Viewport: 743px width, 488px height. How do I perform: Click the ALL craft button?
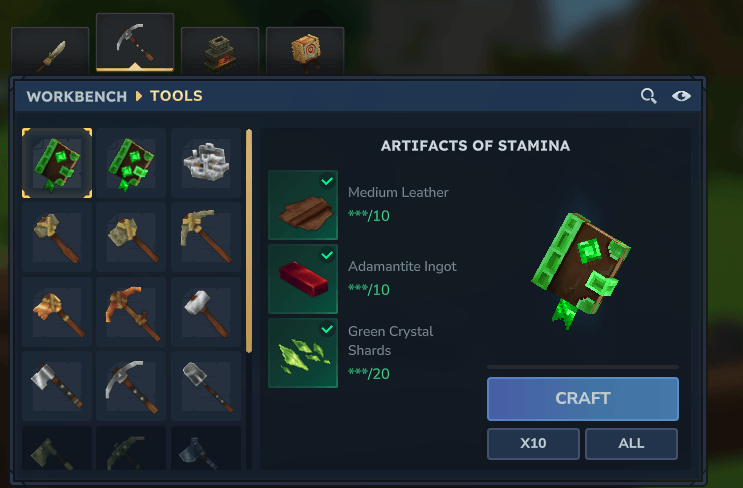coord(631,443)
